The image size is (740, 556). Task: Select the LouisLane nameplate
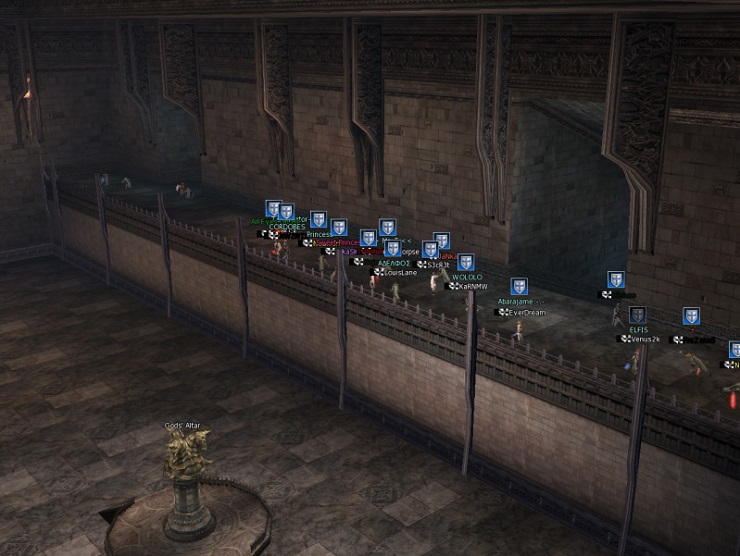(400, 272)
